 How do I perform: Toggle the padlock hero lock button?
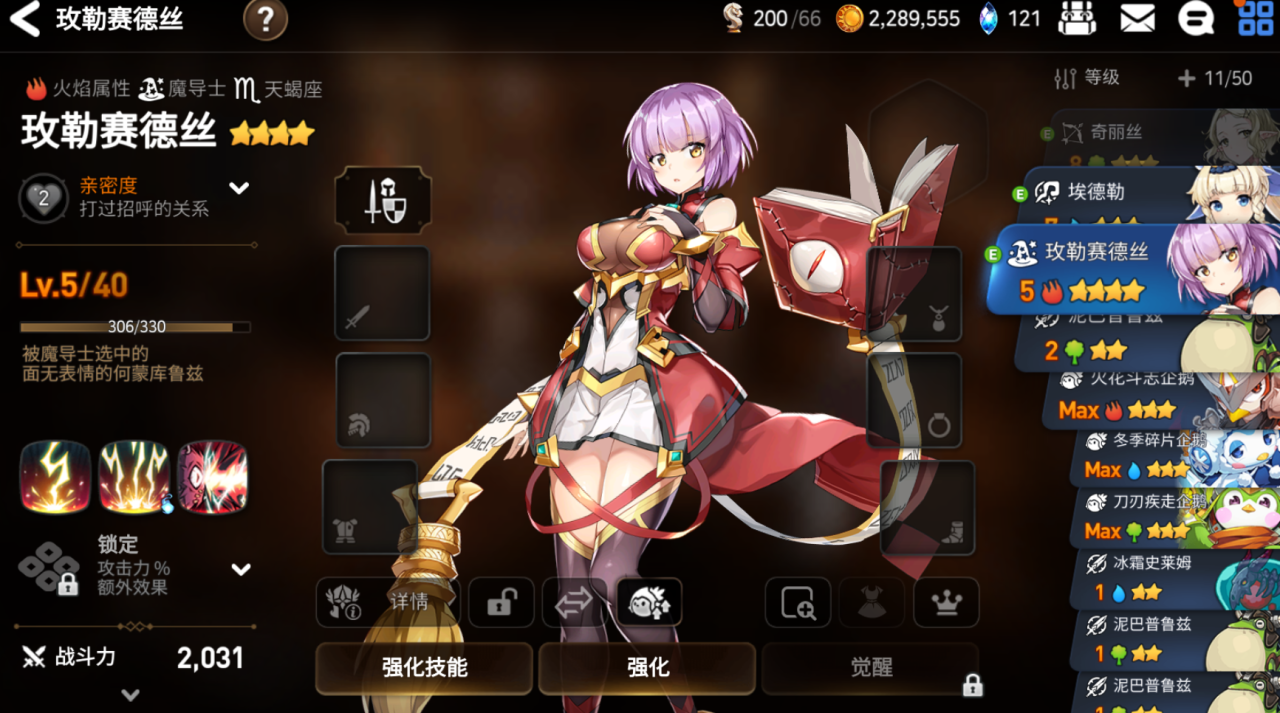501,602
